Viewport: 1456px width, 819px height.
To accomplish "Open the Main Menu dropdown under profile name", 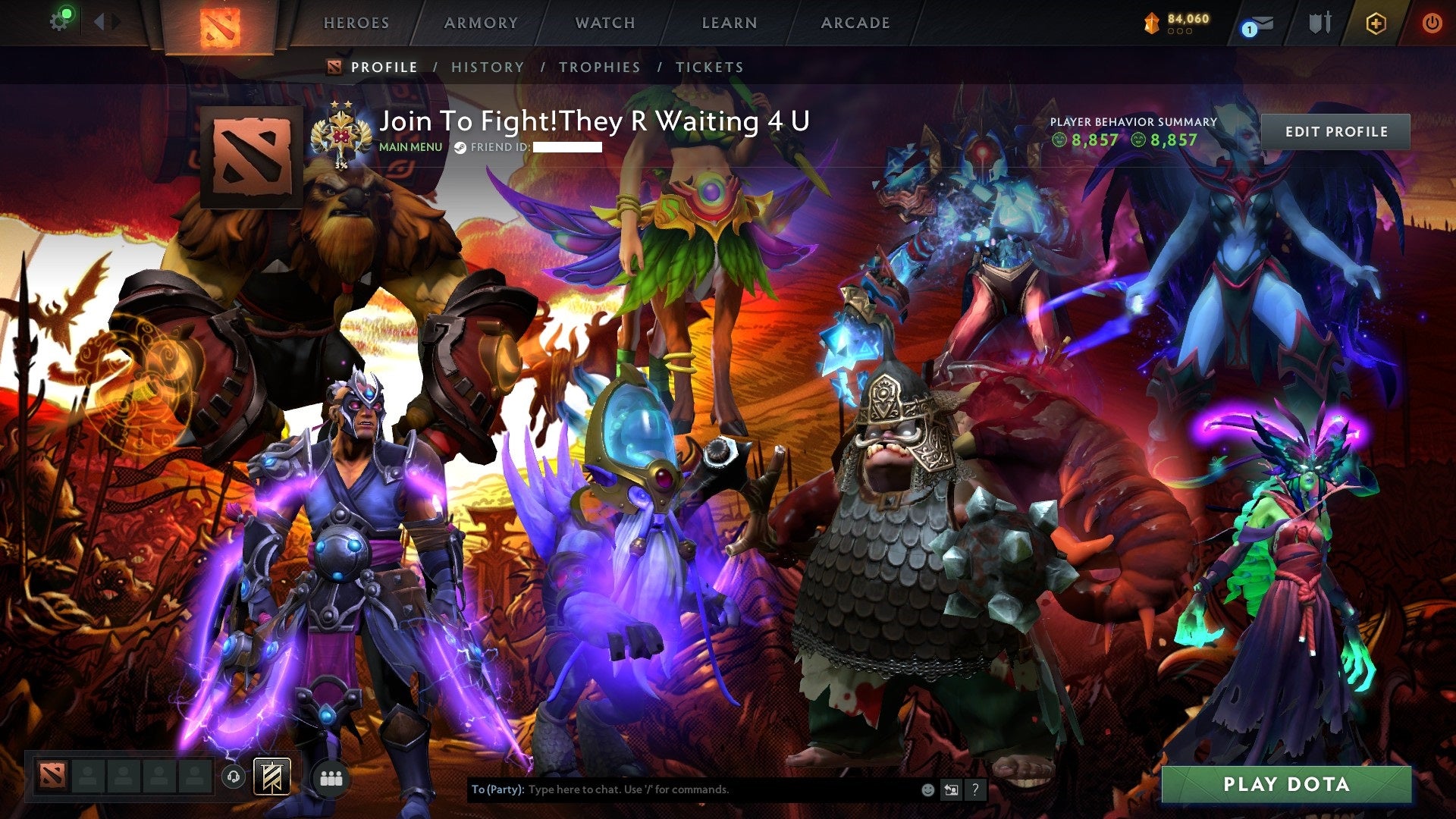I will coord(409,147).
